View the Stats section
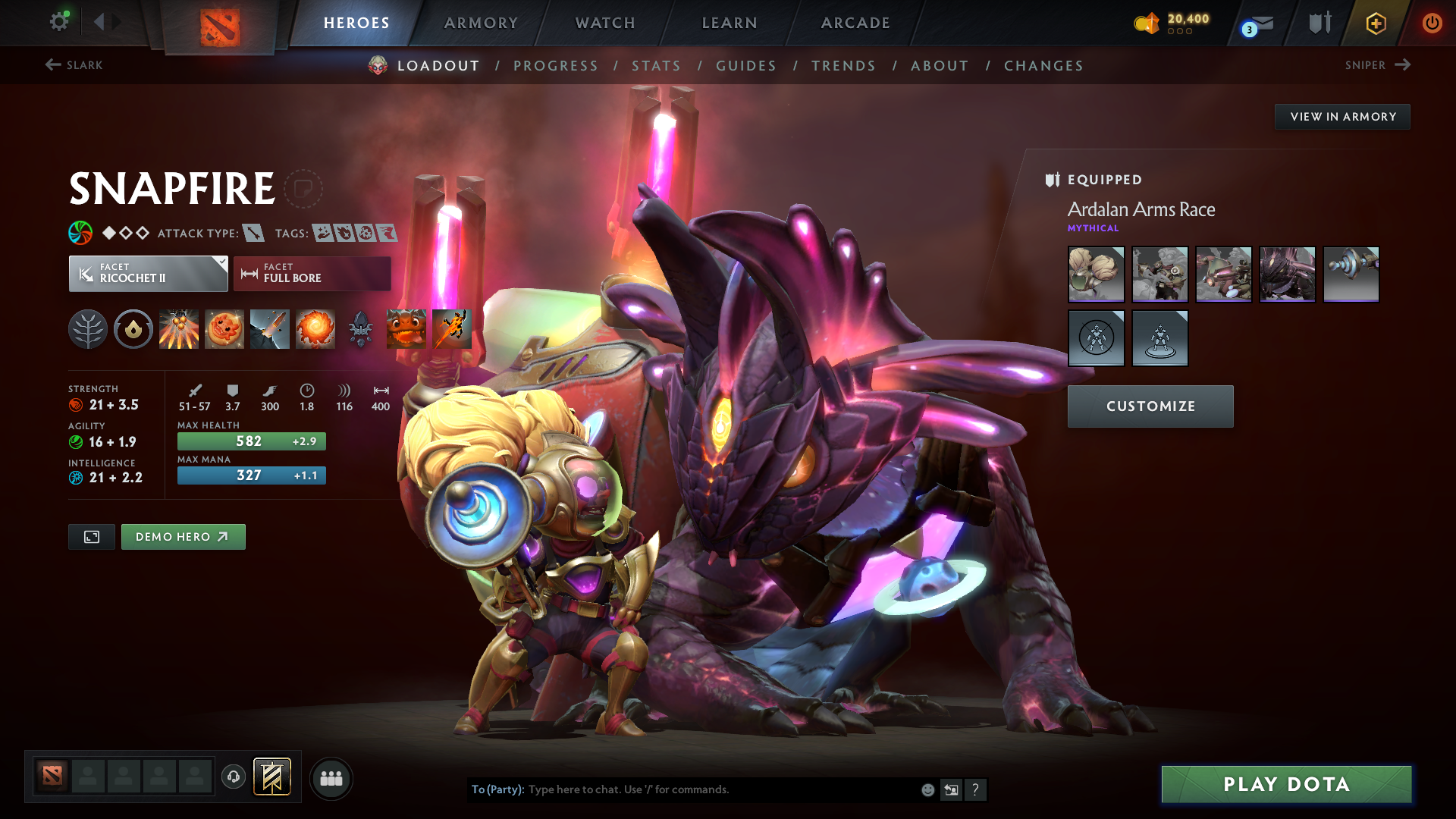Image resolution: width=1456 pixels, height=819 pixels. pyautogui.click(x=657, y=66)
